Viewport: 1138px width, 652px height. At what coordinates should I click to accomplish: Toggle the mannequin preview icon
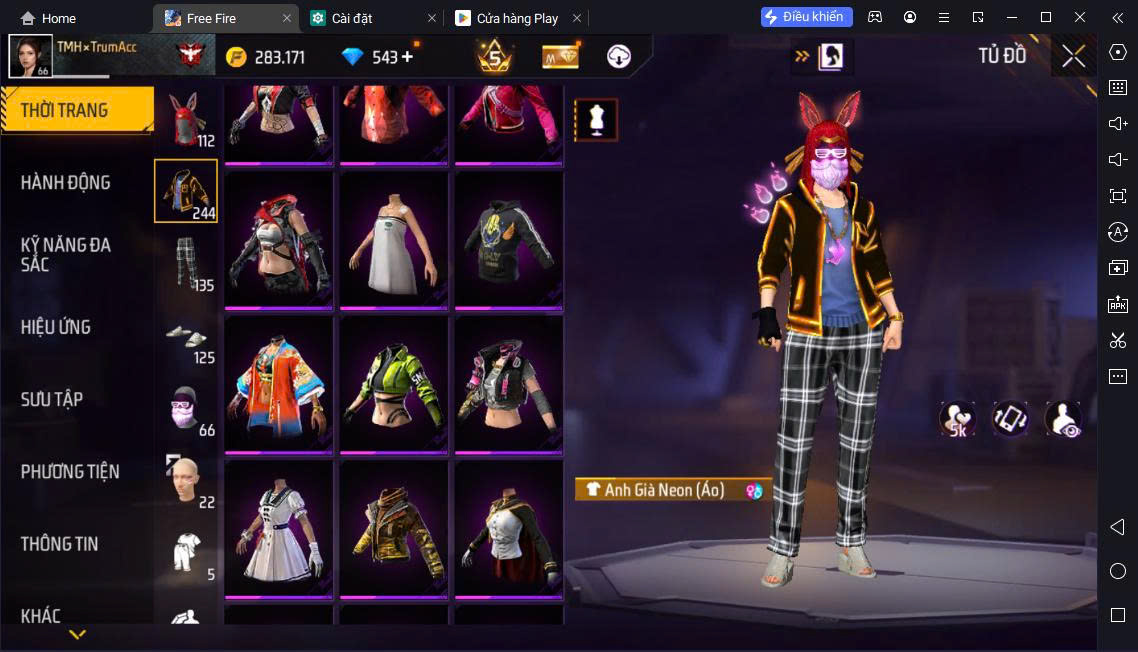(596, 120)
